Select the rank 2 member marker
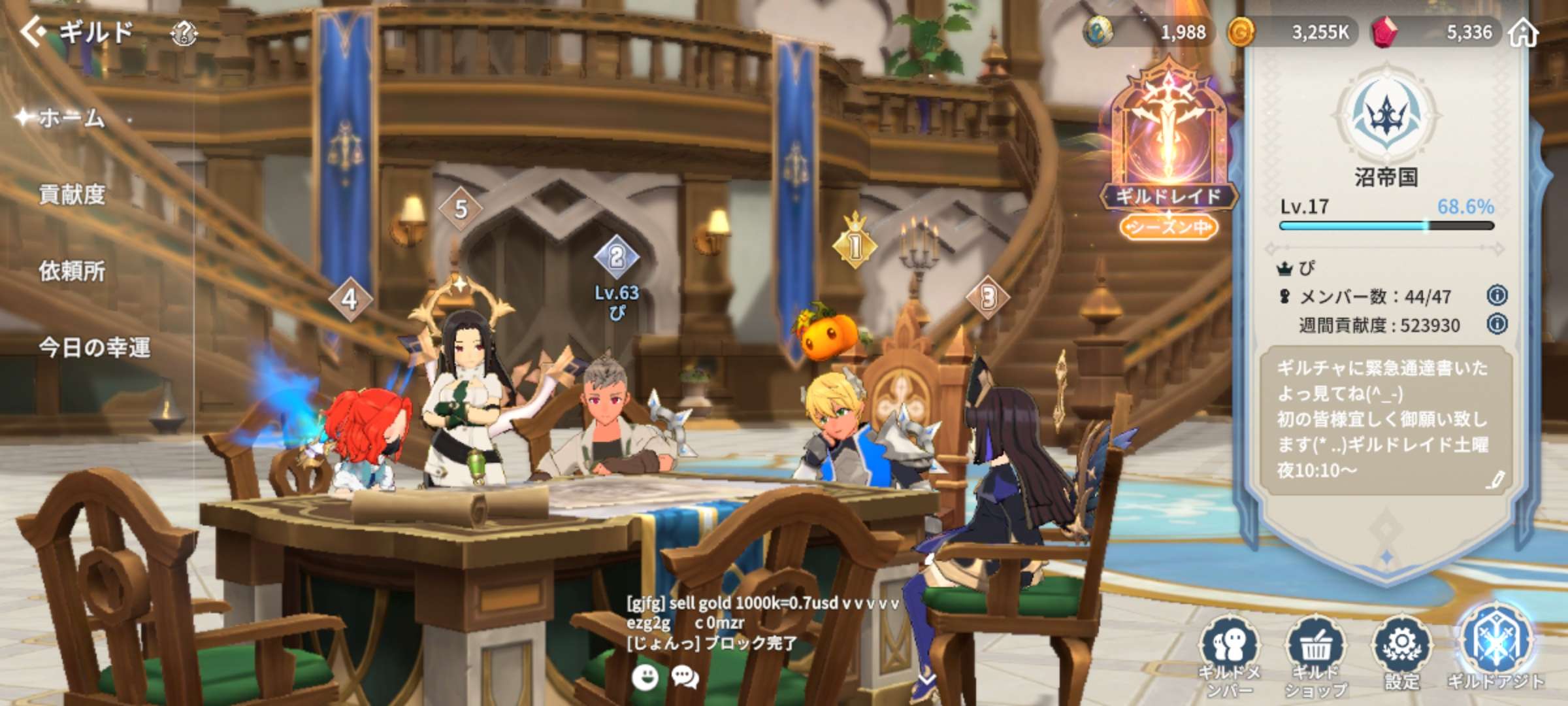Image resolution: width=1568 pixels, height=706 pixels. [x=616, y=257]
